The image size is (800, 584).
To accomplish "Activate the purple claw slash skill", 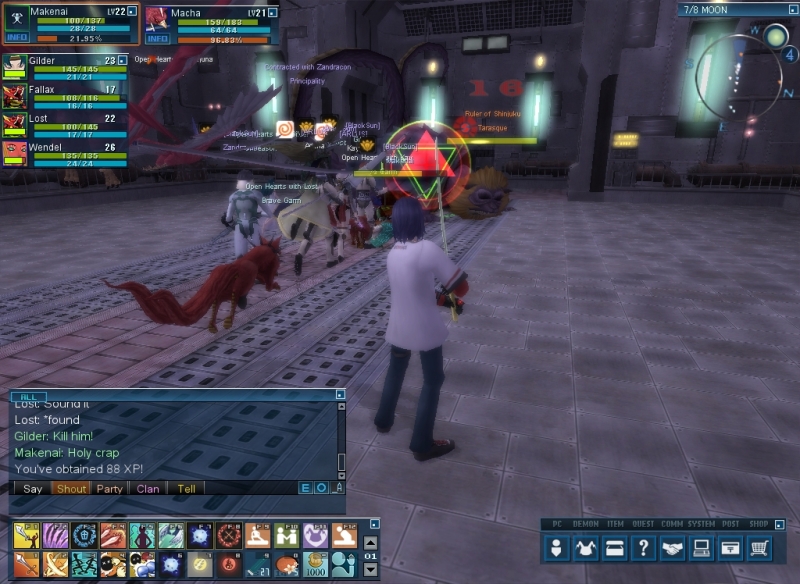I will 55,536.
